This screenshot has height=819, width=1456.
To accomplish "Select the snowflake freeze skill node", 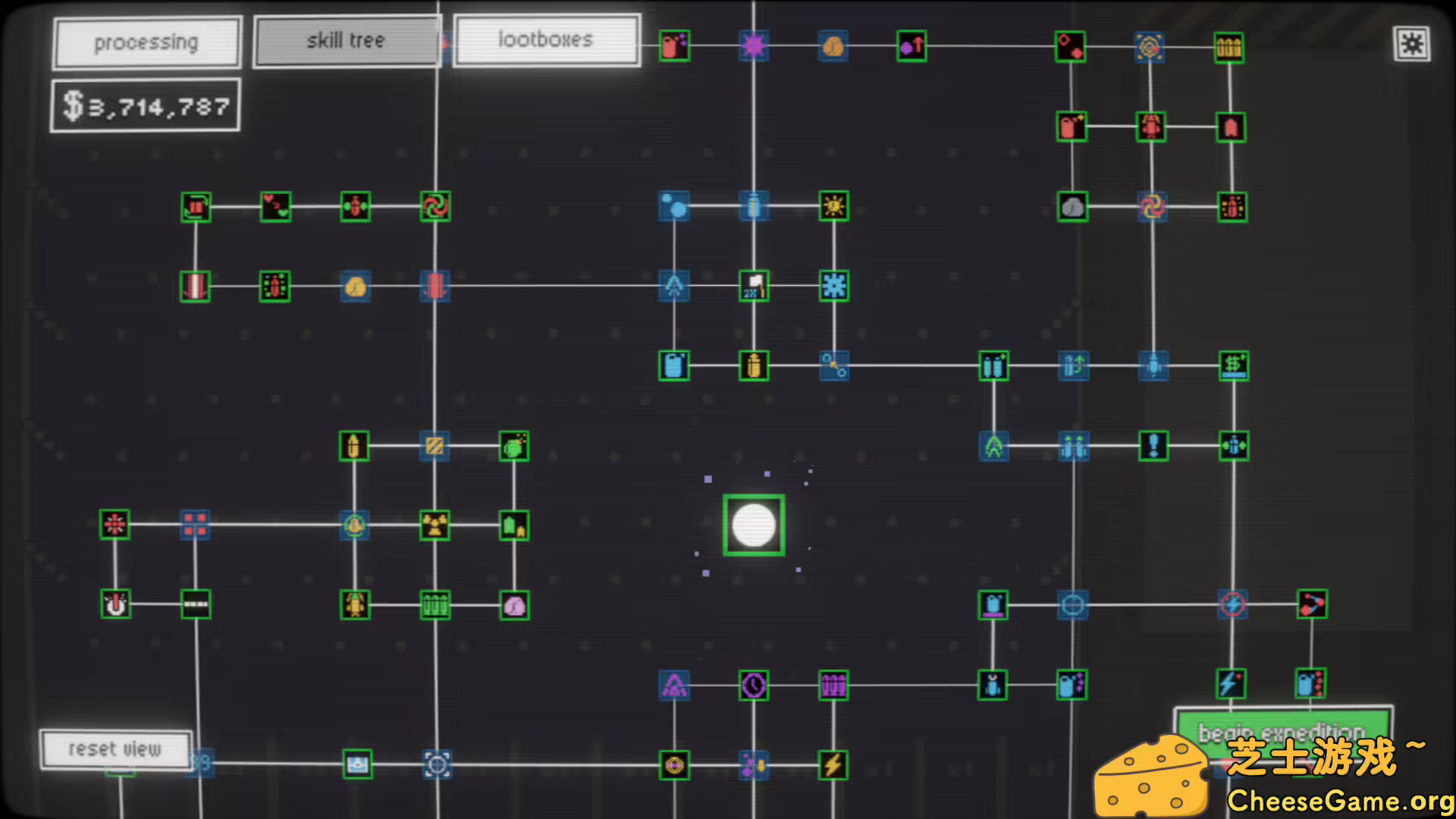I will (x=834, y=287).
